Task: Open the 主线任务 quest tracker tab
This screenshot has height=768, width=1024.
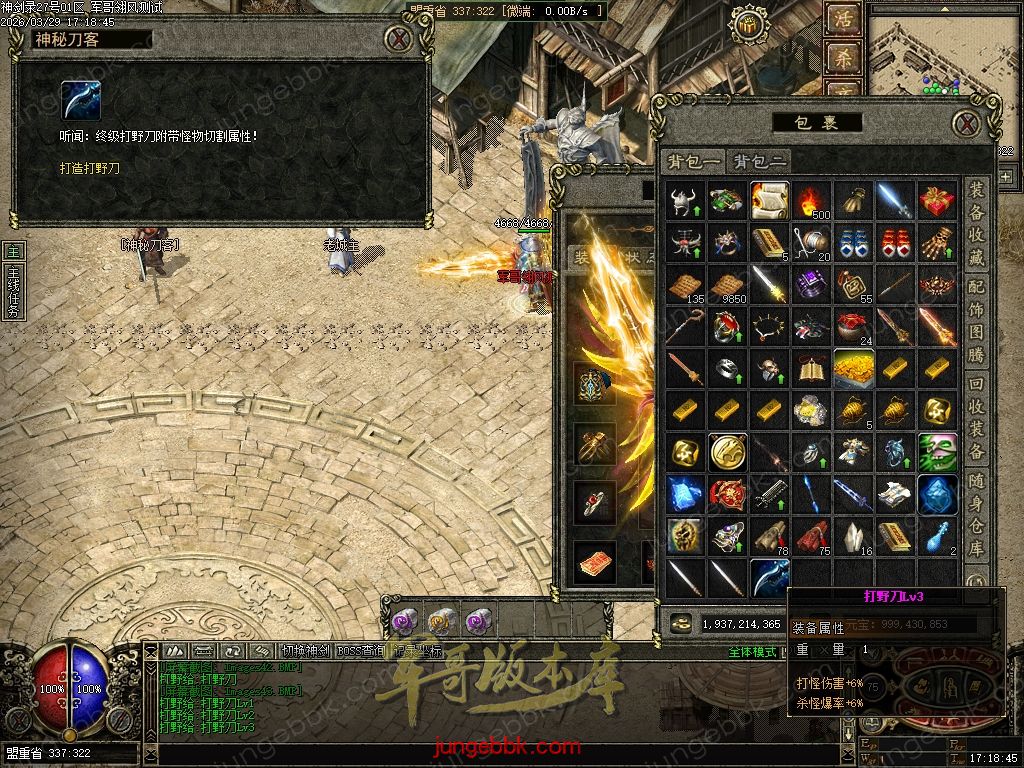Action: point(13,290)
